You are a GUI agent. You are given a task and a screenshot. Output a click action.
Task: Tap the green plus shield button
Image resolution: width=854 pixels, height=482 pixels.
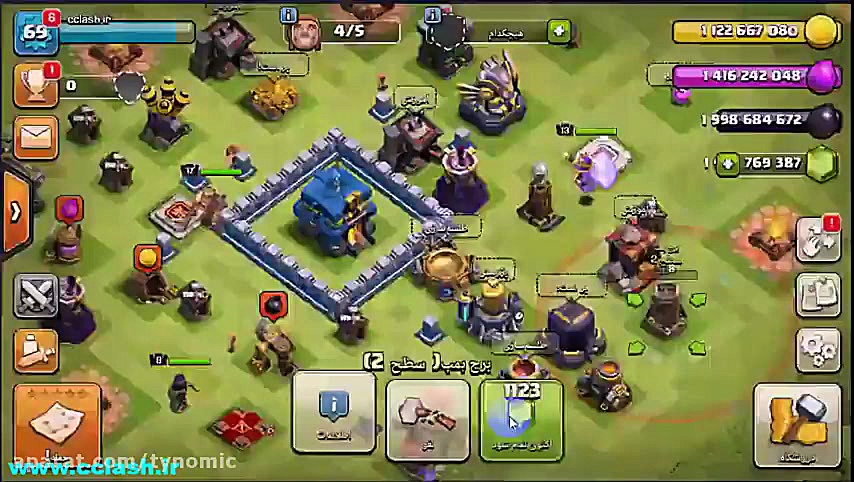point(559,32)
